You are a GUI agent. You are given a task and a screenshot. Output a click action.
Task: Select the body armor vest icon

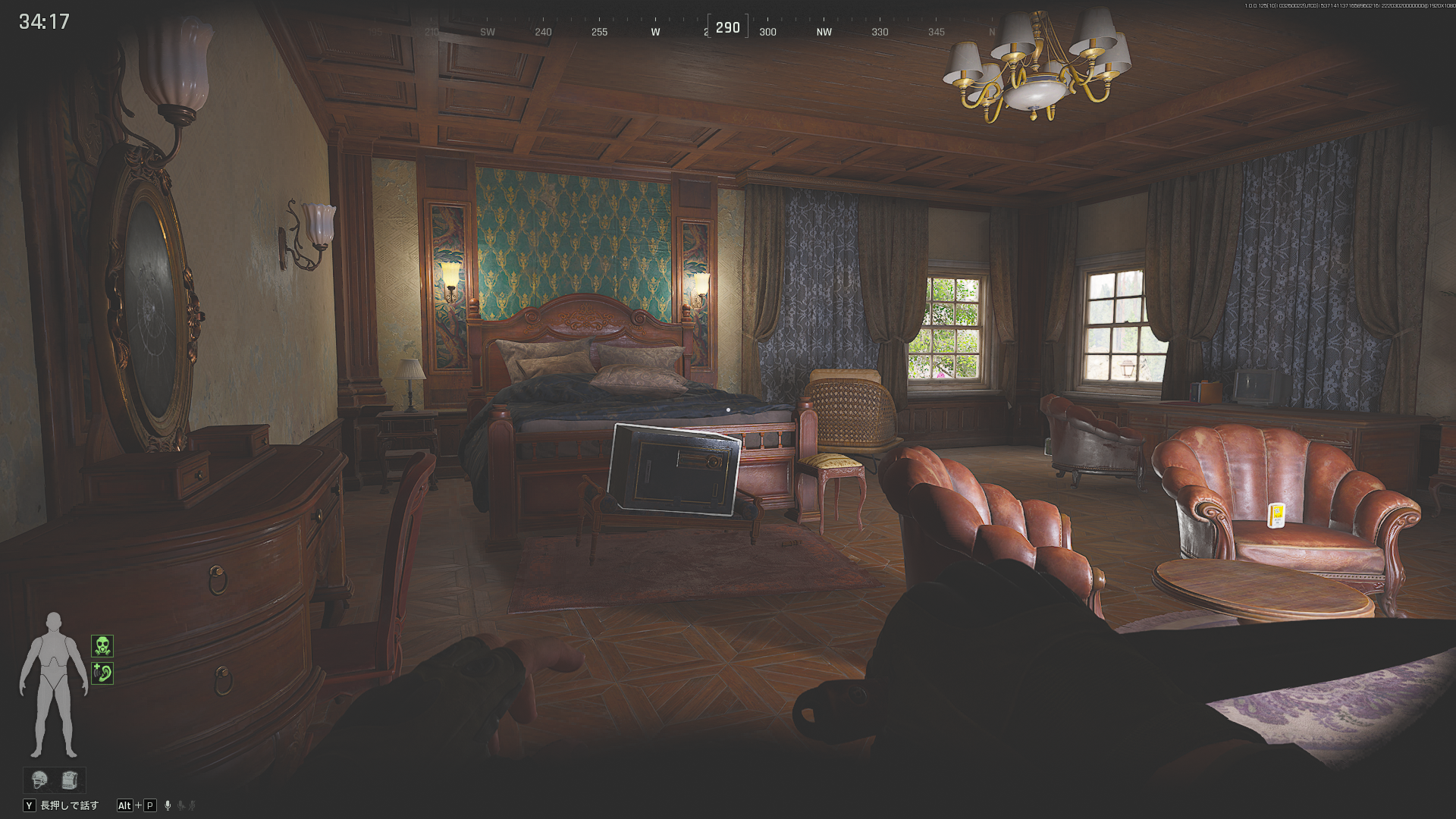coord(69,780)
